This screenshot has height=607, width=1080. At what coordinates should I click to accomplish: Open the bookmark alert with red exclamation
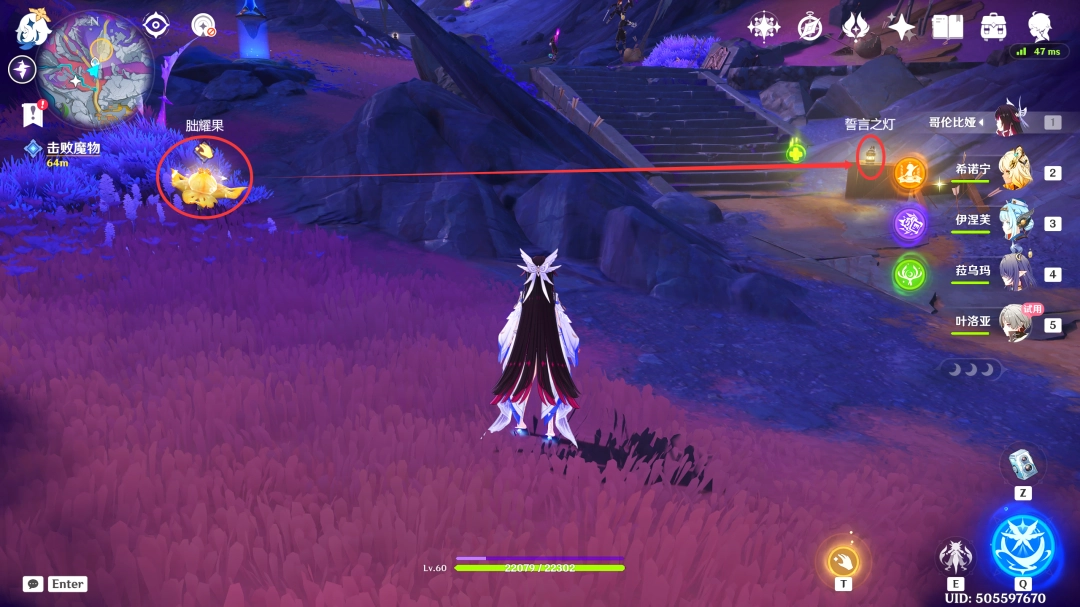coord(33,115)
